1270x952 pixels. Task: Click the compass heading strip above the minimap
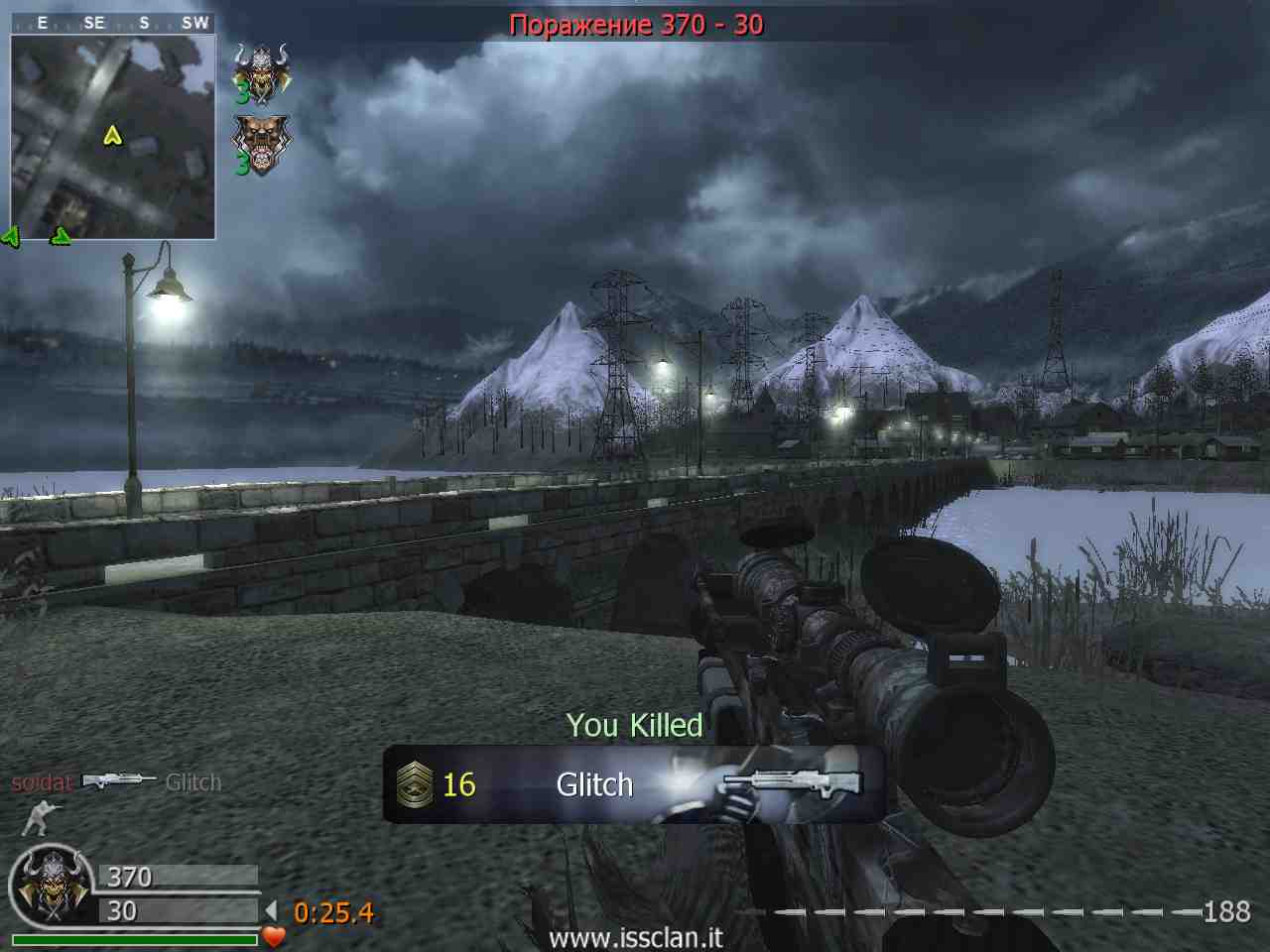[112, 22]
